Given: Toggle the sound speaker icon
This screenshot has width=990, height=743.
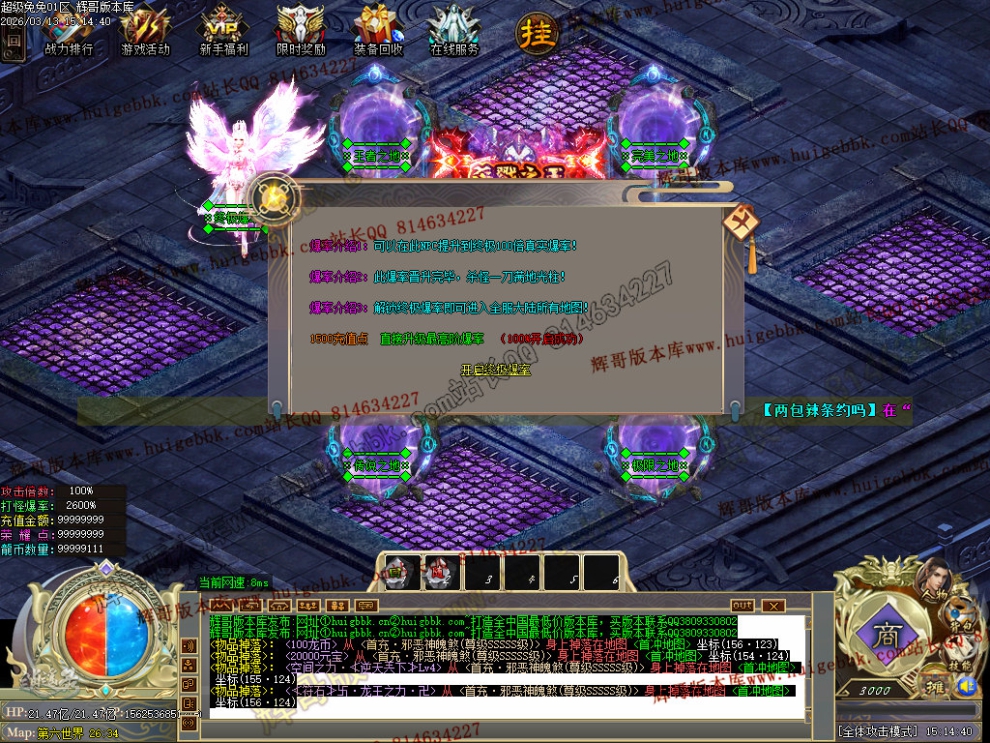Looking at the screenshot, I should [x=965, y=686].
